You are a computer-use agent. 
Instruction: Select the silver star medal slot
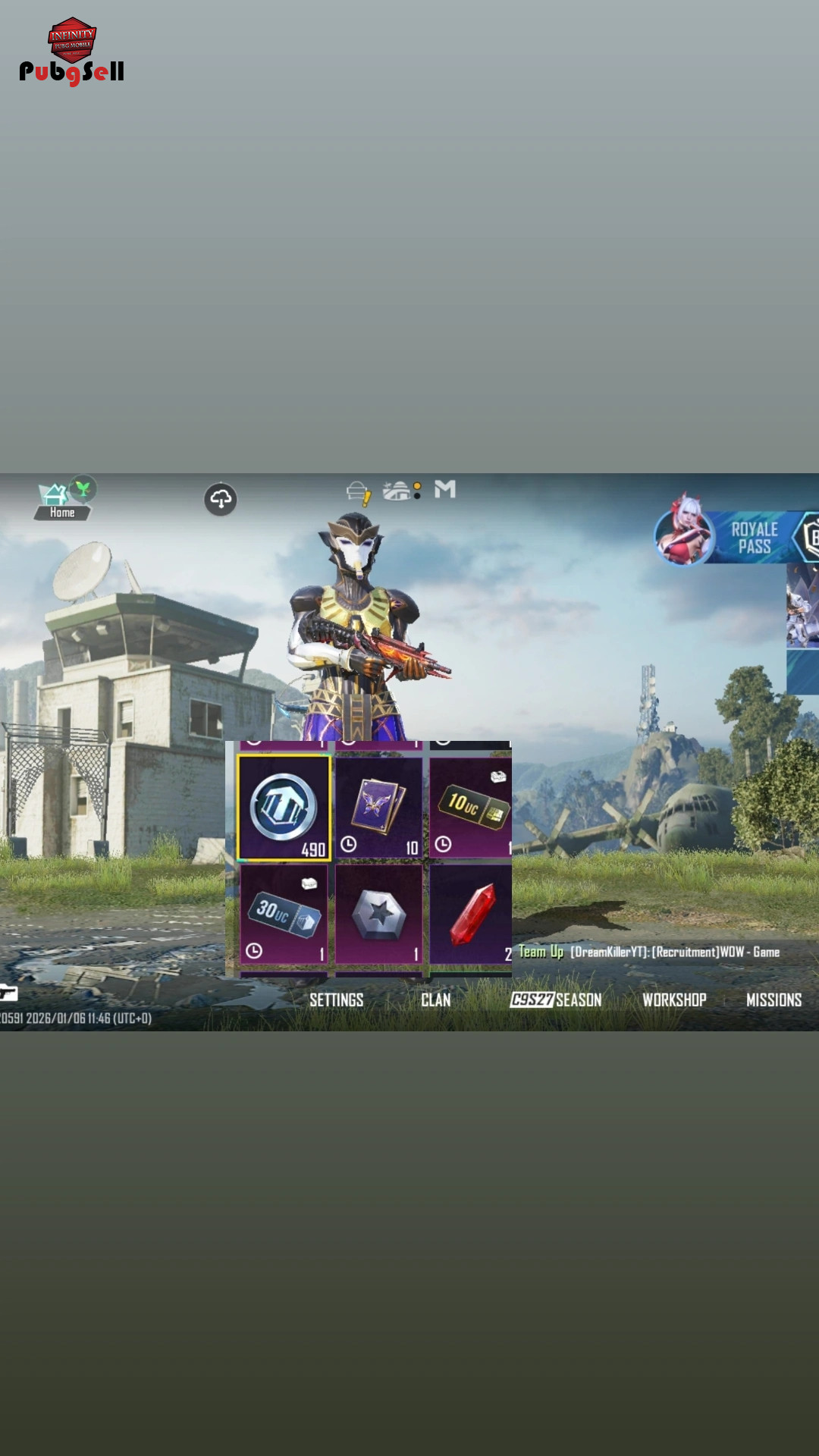(378, 915)
